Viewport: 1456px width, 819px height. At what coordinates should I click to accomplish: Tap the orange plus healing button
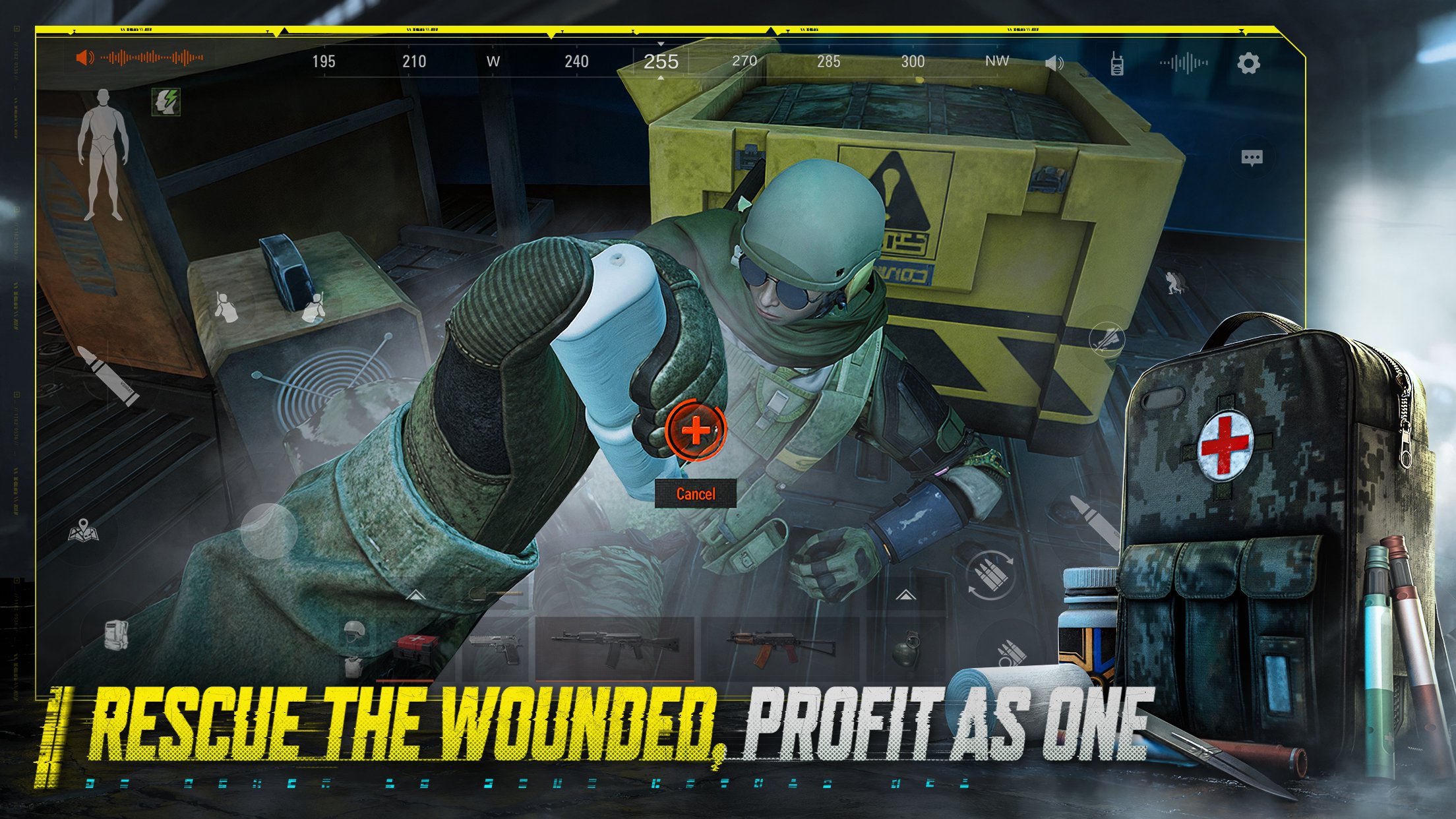coord(696,429)
